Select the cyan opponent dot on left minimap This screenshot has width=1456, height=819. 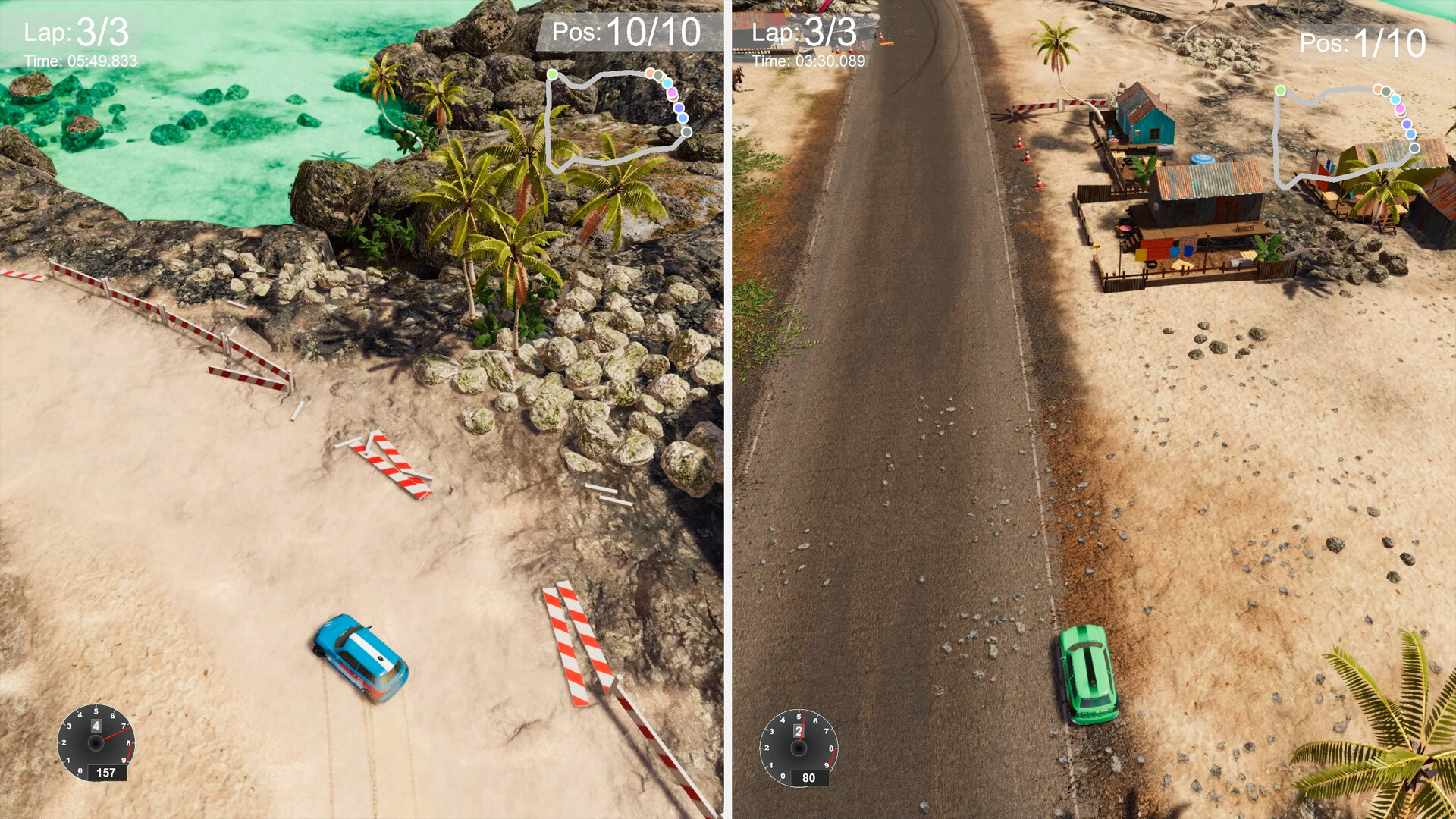pyautogui.click(x=667, y=83)
